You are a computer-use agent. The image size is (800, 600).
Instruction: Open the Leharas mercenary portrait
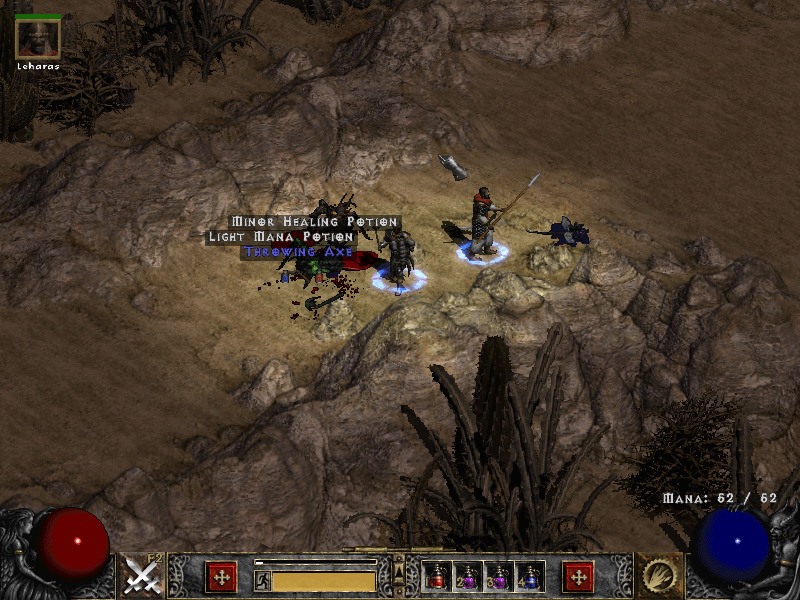coord(38,38)
